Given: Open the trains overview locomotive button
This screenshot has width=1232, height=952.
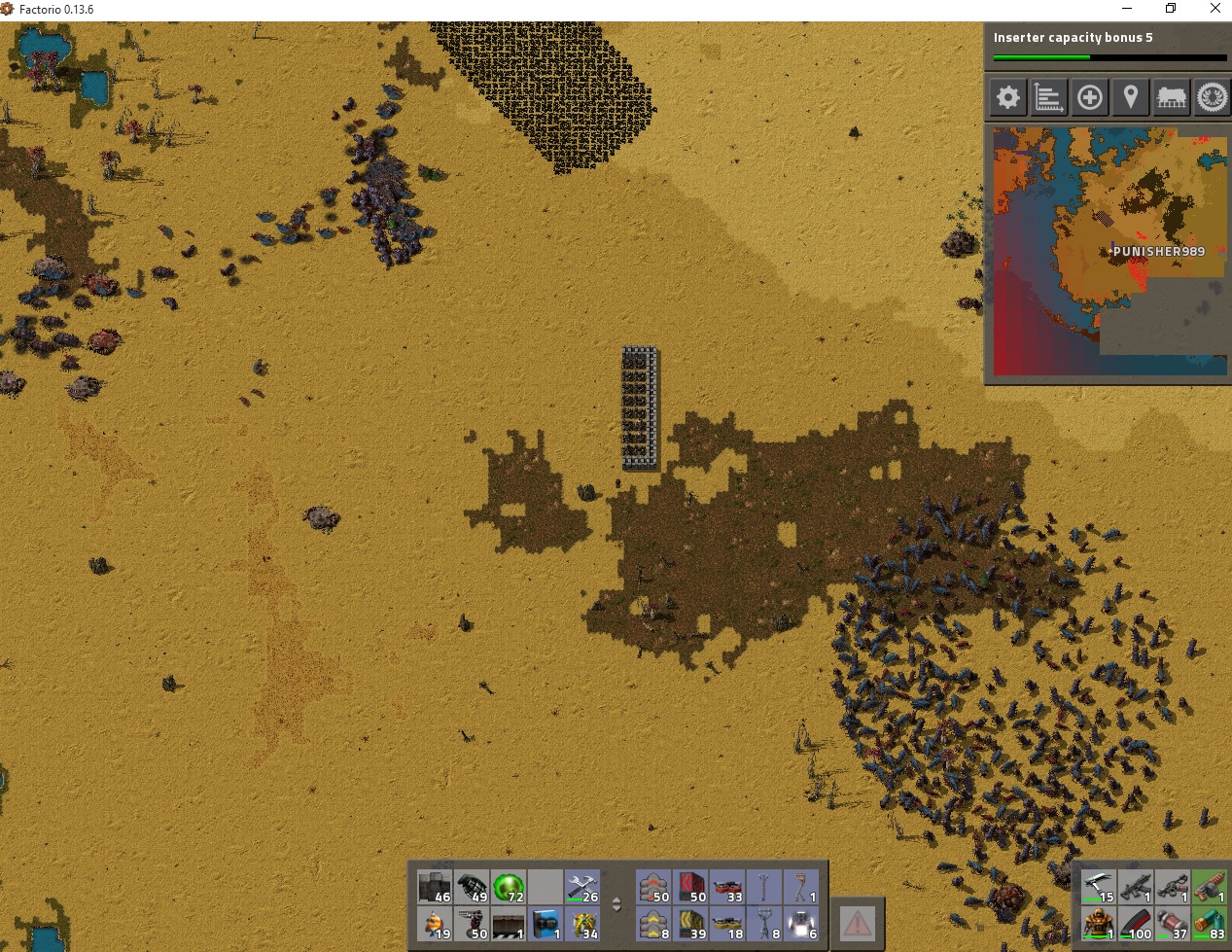Looking at the screenshot, I should (1171, 97).
